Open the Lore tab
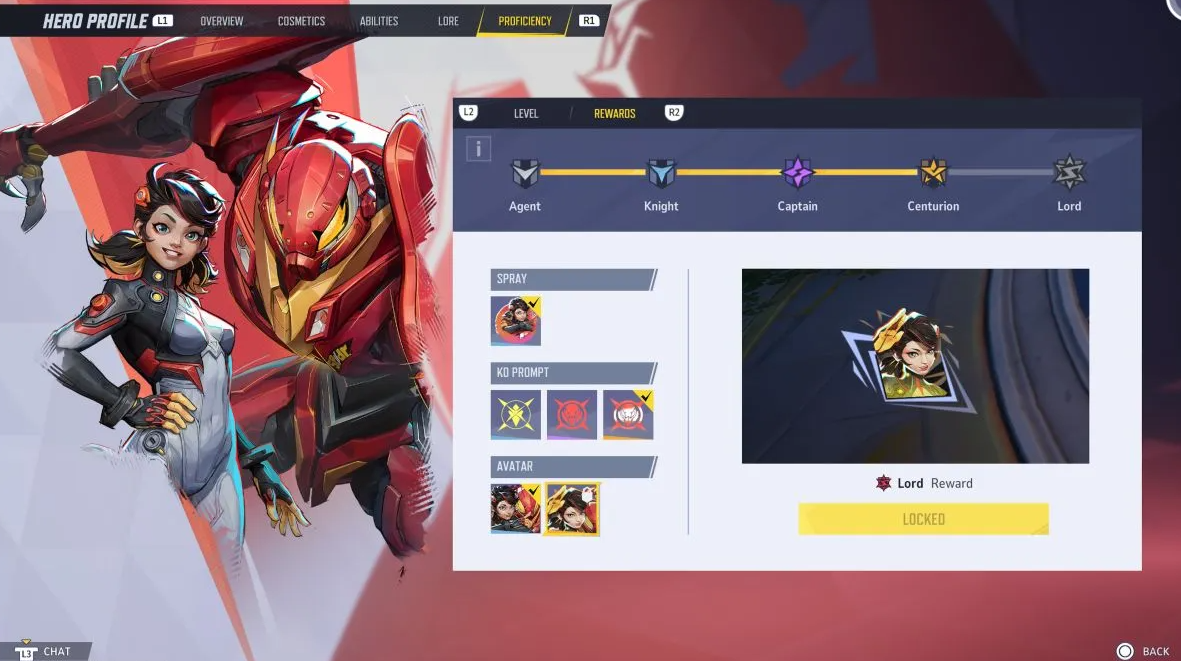 [x=448, y=21]
